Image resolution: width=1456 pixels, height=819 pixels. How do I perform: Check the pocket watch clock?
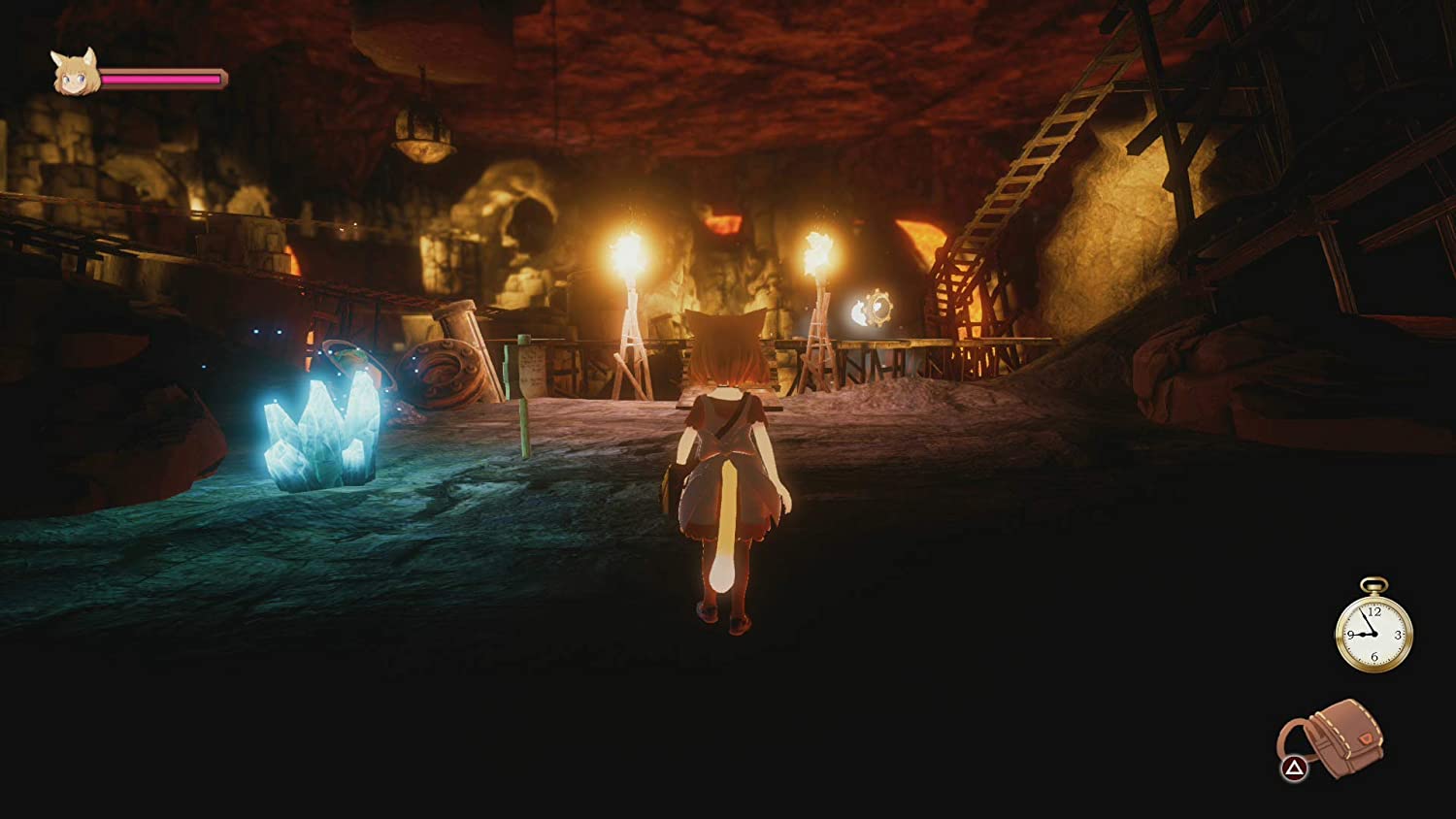point(1373,633)
